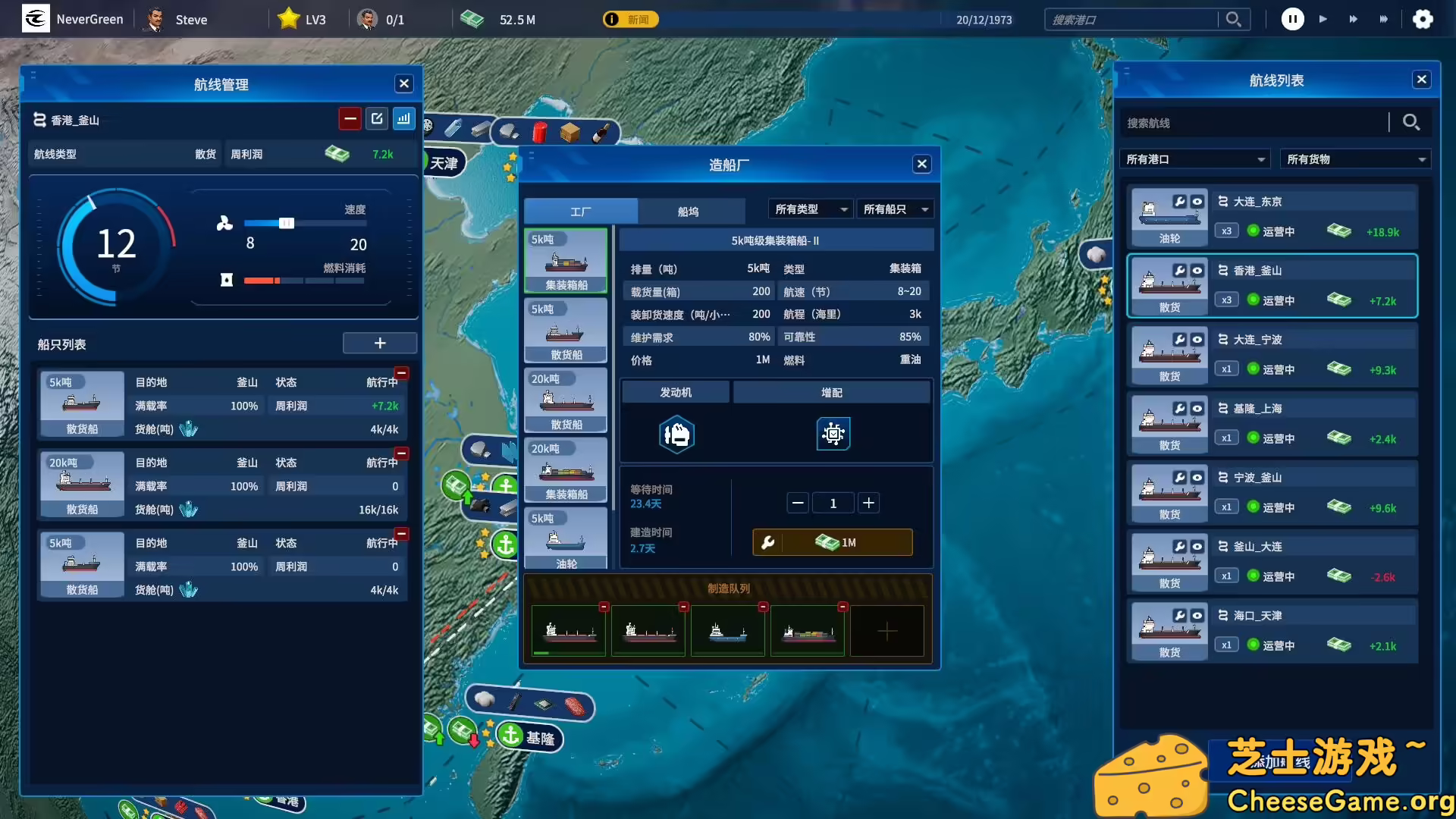Open the settings gear in top bar
The height and width of the screenshot is (819, 1456).
tap(1423, 19)
